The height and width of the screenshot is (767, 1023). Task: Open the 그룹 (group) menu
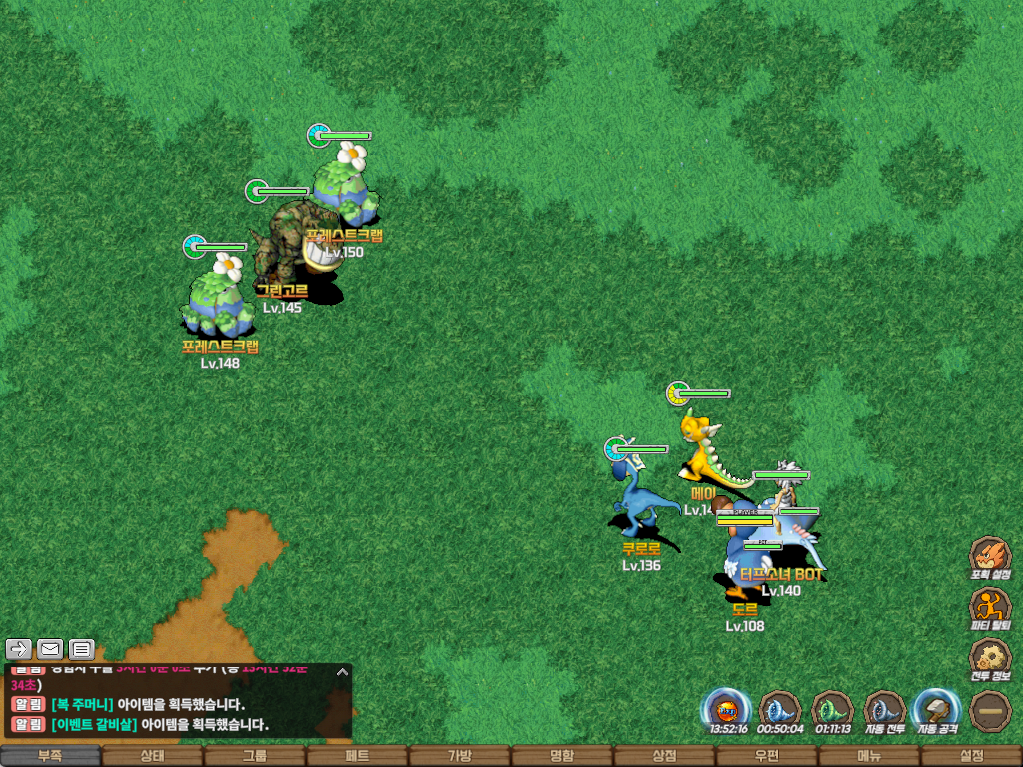pos(254,756)
